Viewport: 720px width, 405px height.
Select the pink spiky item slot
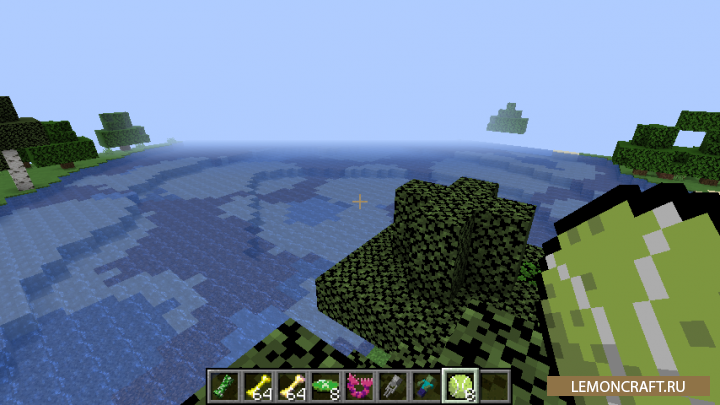[x=360, y=384]
